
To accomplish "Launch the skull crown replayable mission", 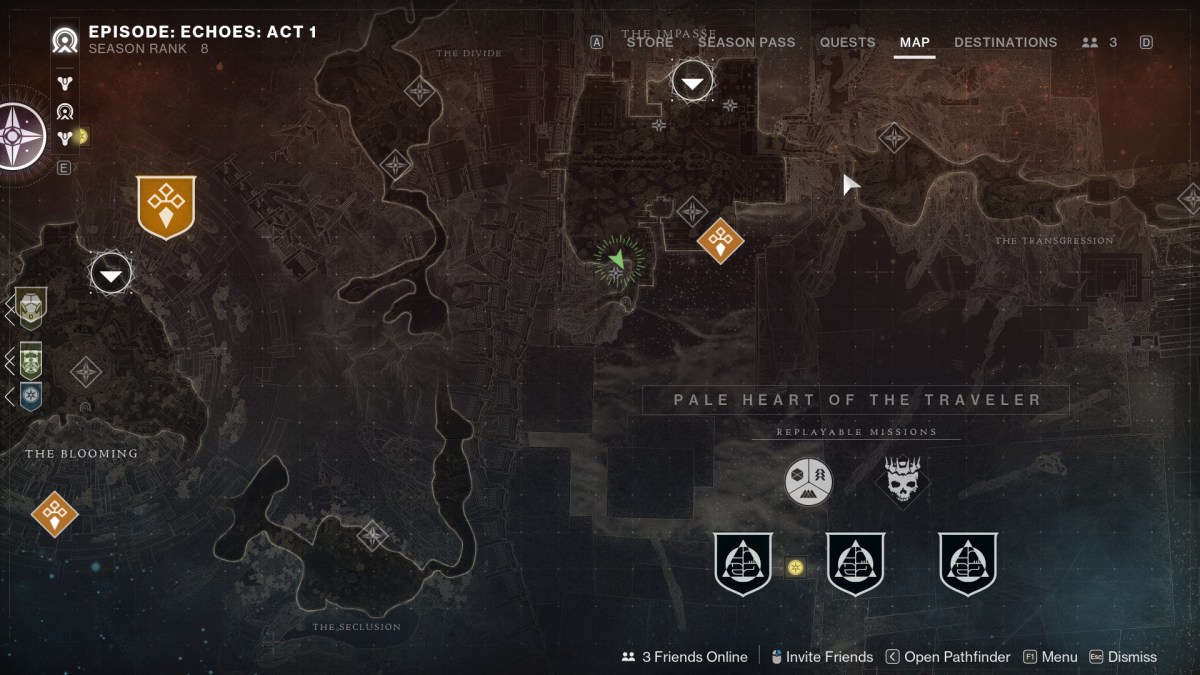I will pyautogui.click(x=903, y=481).
